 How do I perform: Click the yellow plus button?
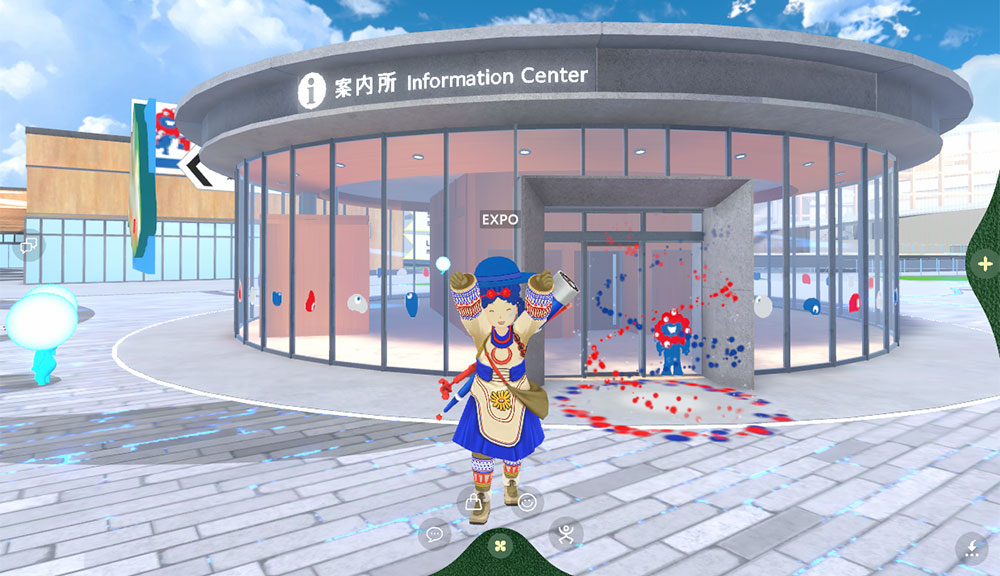(984, 264)
